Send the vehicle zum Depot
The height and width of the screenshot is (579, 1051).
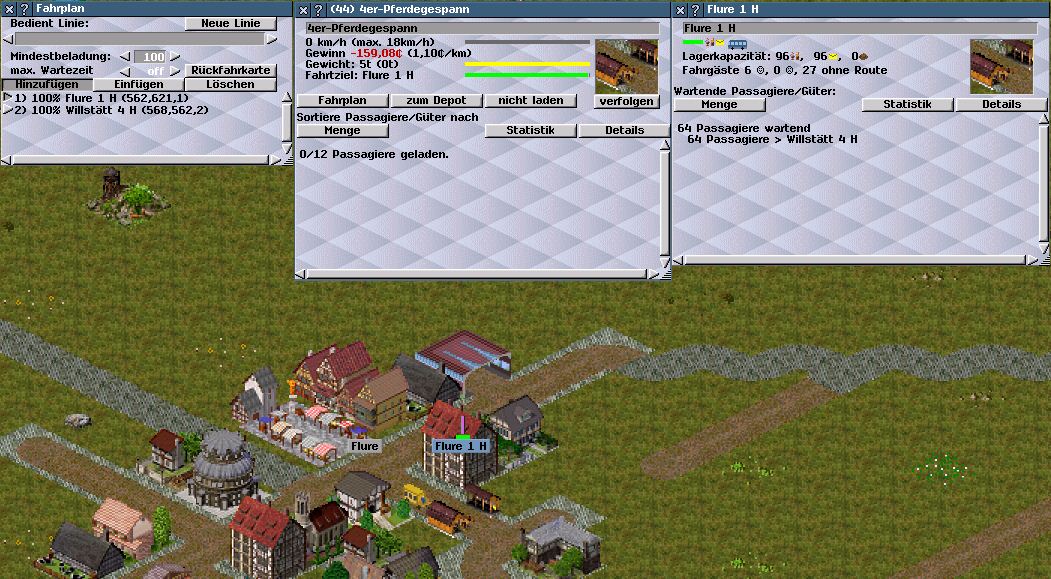pos(436,100)
